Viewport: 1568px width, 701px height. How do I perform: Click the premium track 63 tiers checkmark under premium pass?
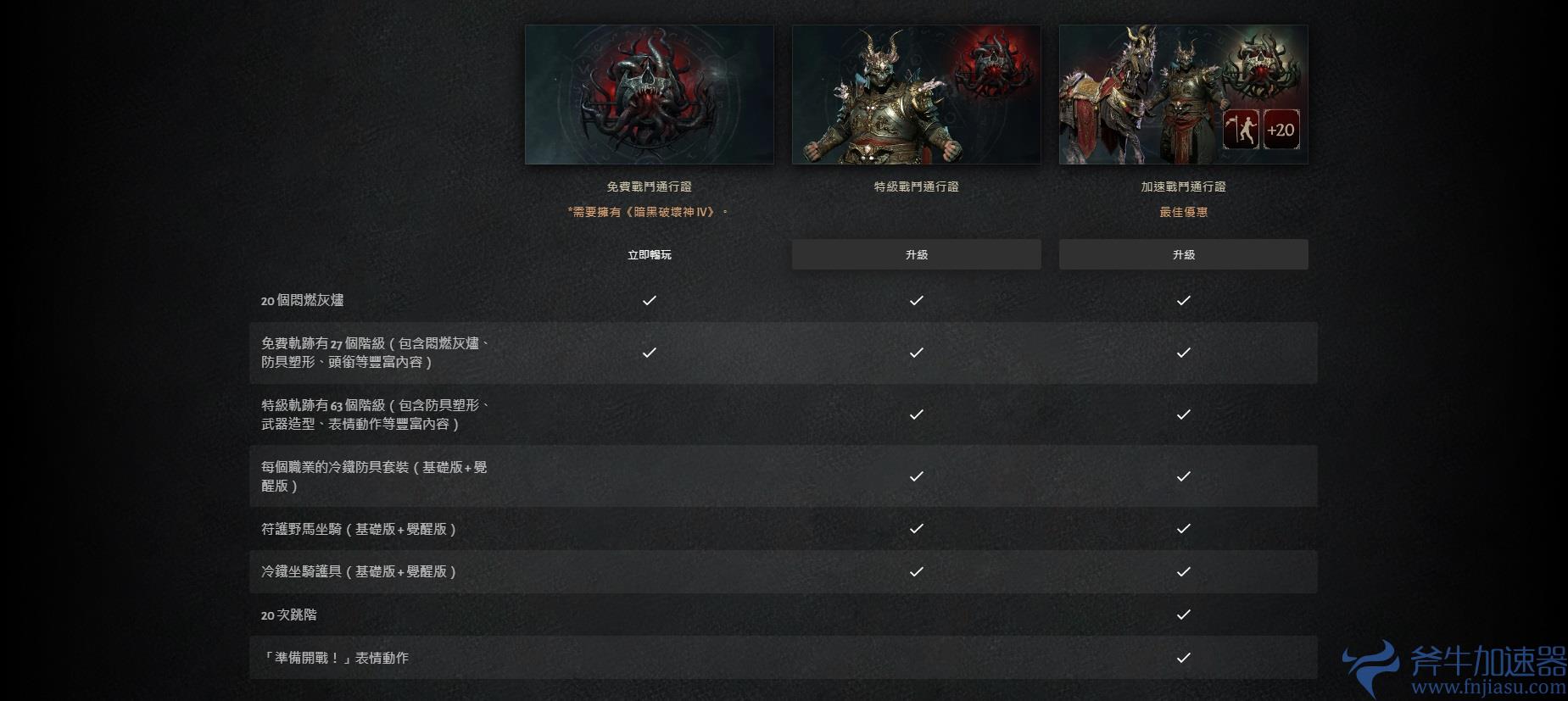pos(916,414)
